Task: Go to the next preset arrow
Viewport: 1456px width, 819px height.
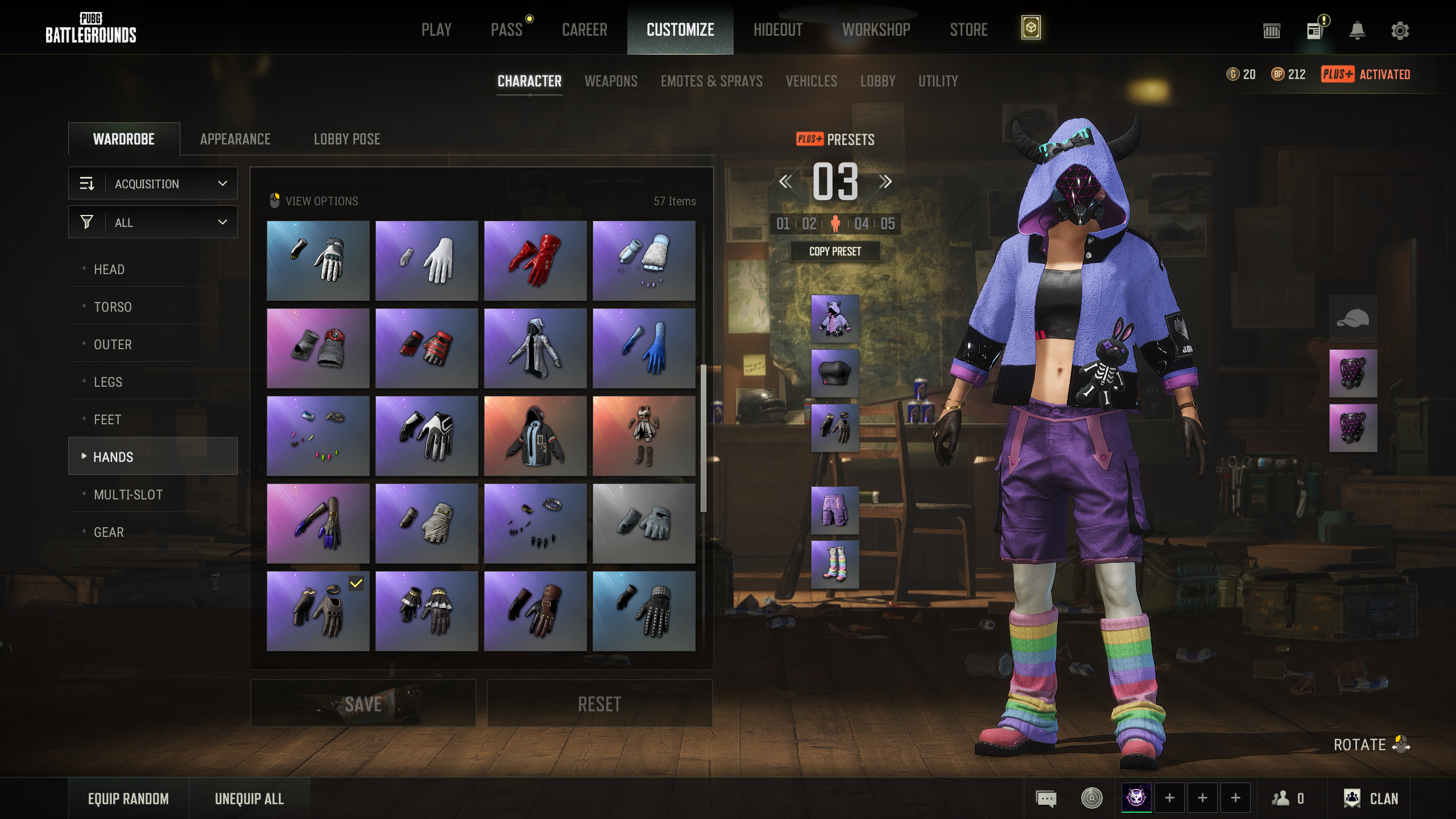Action: 885,182
